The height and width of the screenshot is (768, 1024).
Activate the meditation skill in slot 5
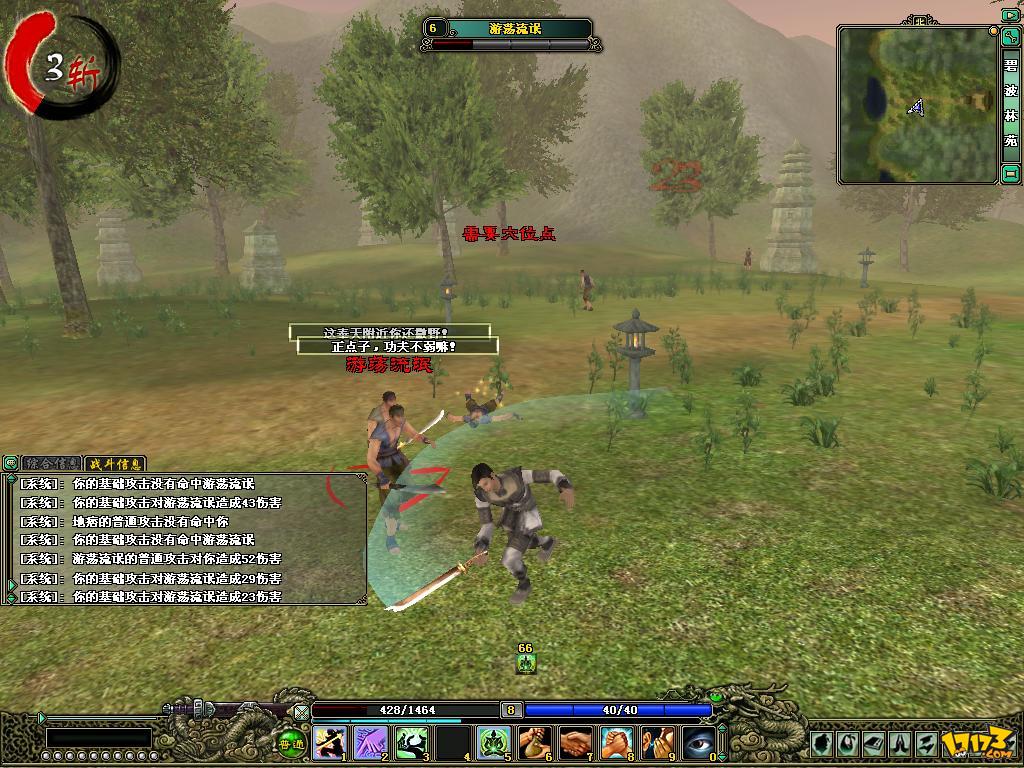493,742
